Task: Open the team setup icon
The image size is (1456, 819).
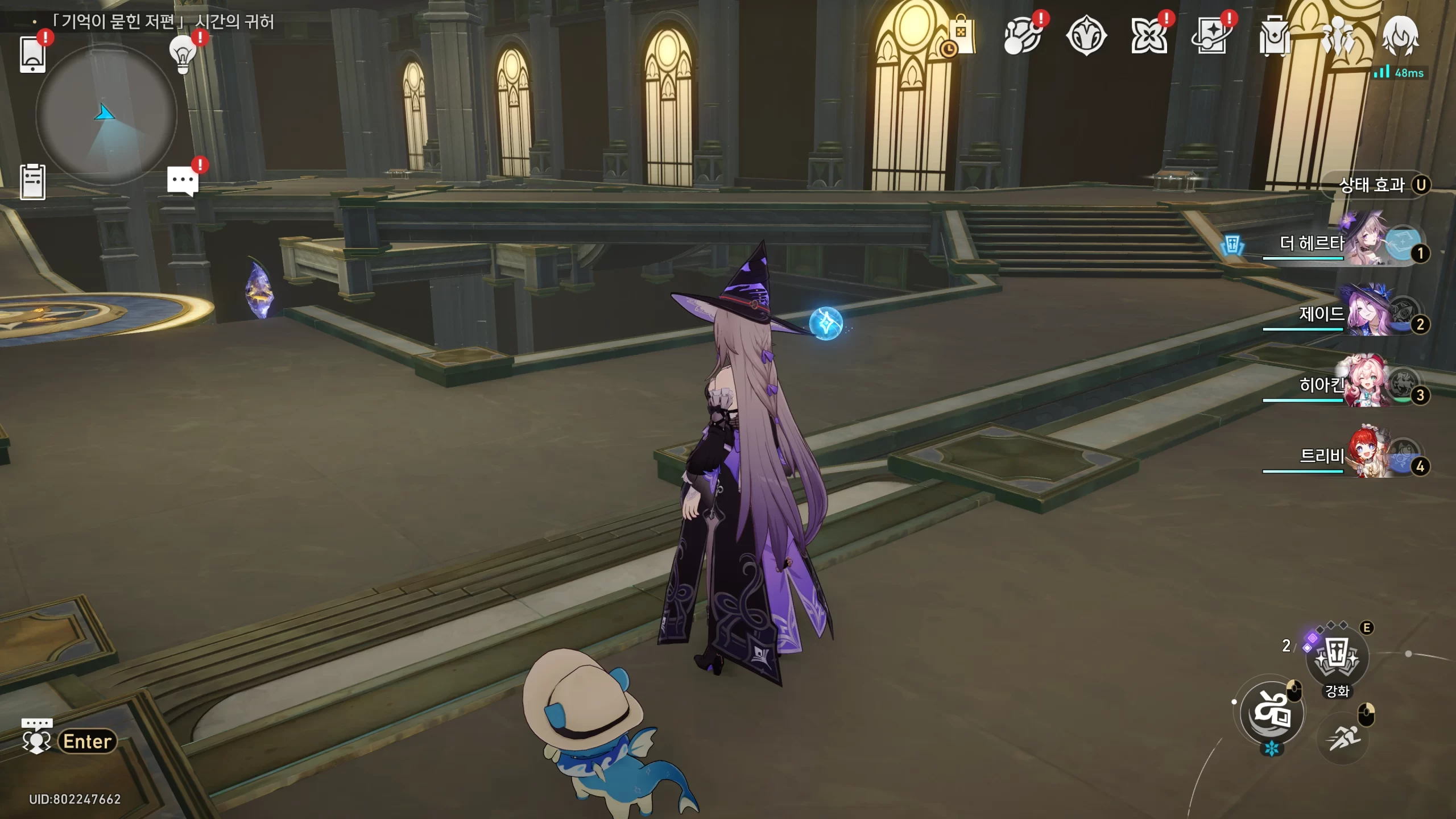Action: [1337, 36]
